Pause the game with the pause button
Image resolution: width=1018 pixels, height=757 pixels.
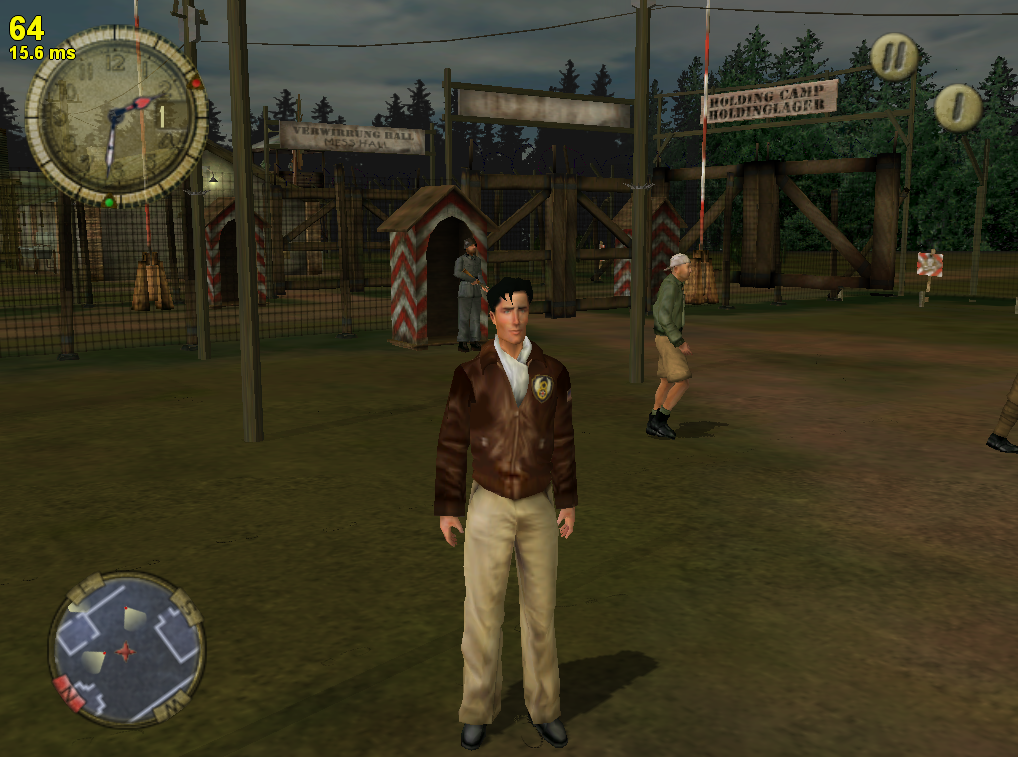(893, 57)
